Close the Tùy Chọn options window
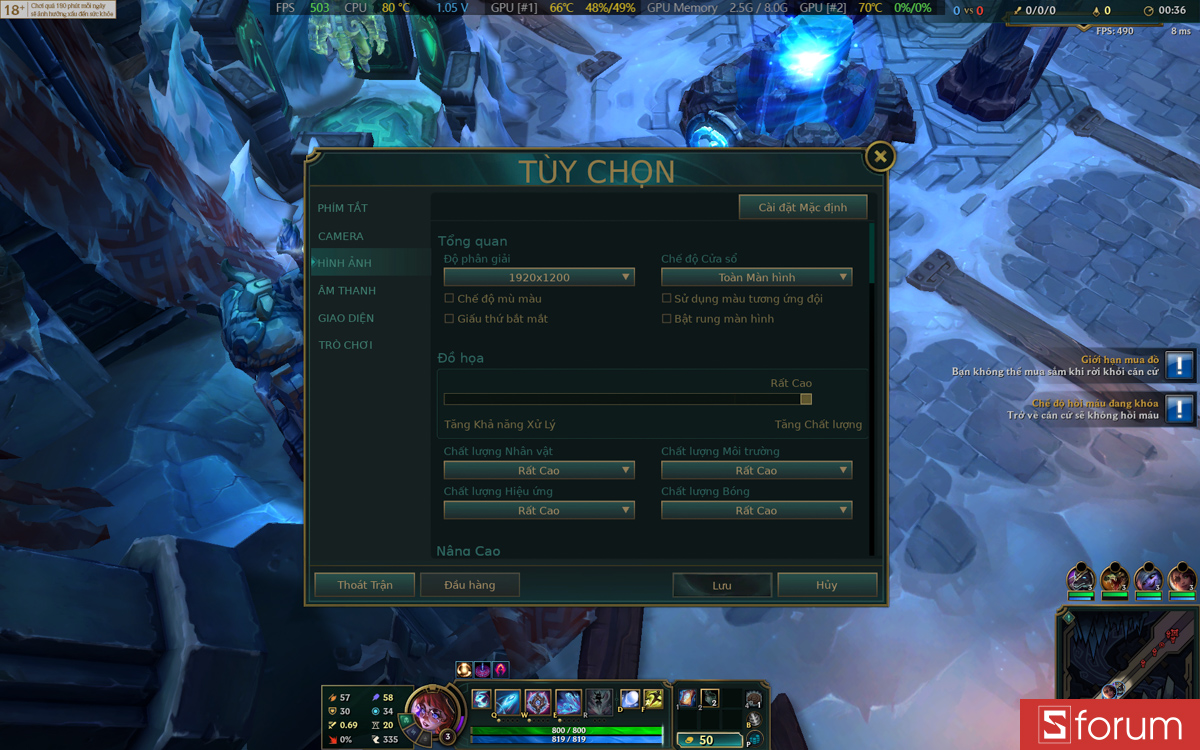1200x750 pixels. tap(879, 157)
